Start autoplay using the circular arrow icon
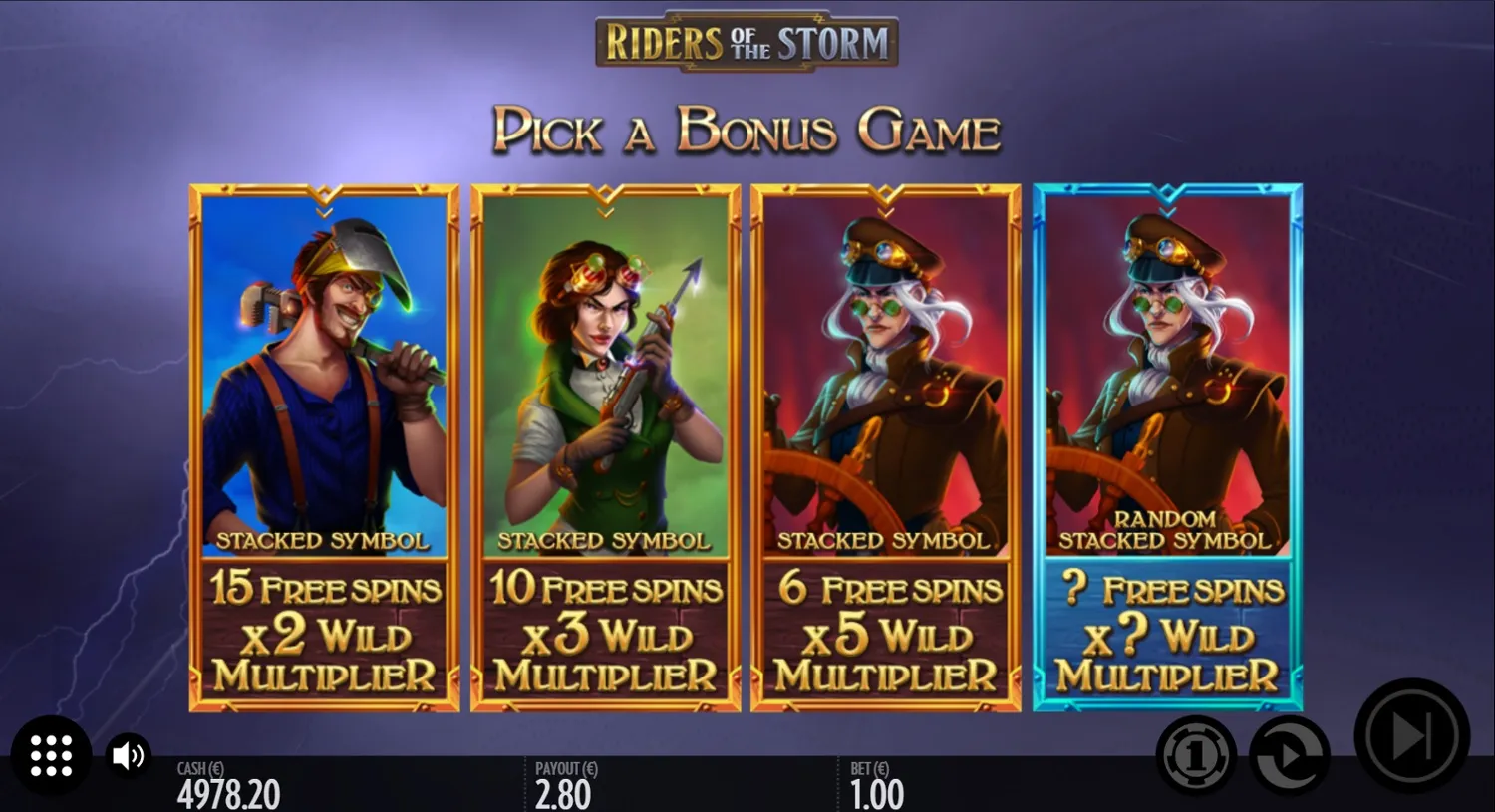Viewport: 1495px width, 812px height. (1288, 755)
